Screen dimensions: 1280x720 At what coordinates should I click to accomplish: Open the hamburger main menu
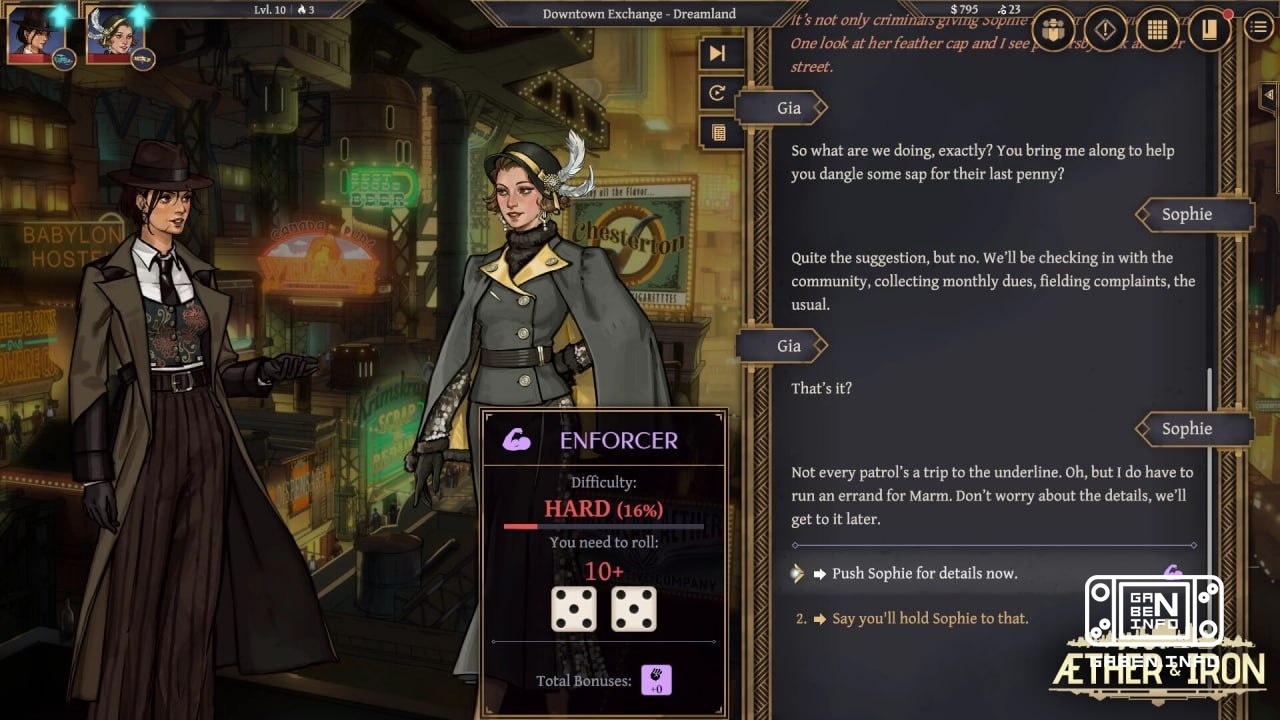tap(1258, 27)
